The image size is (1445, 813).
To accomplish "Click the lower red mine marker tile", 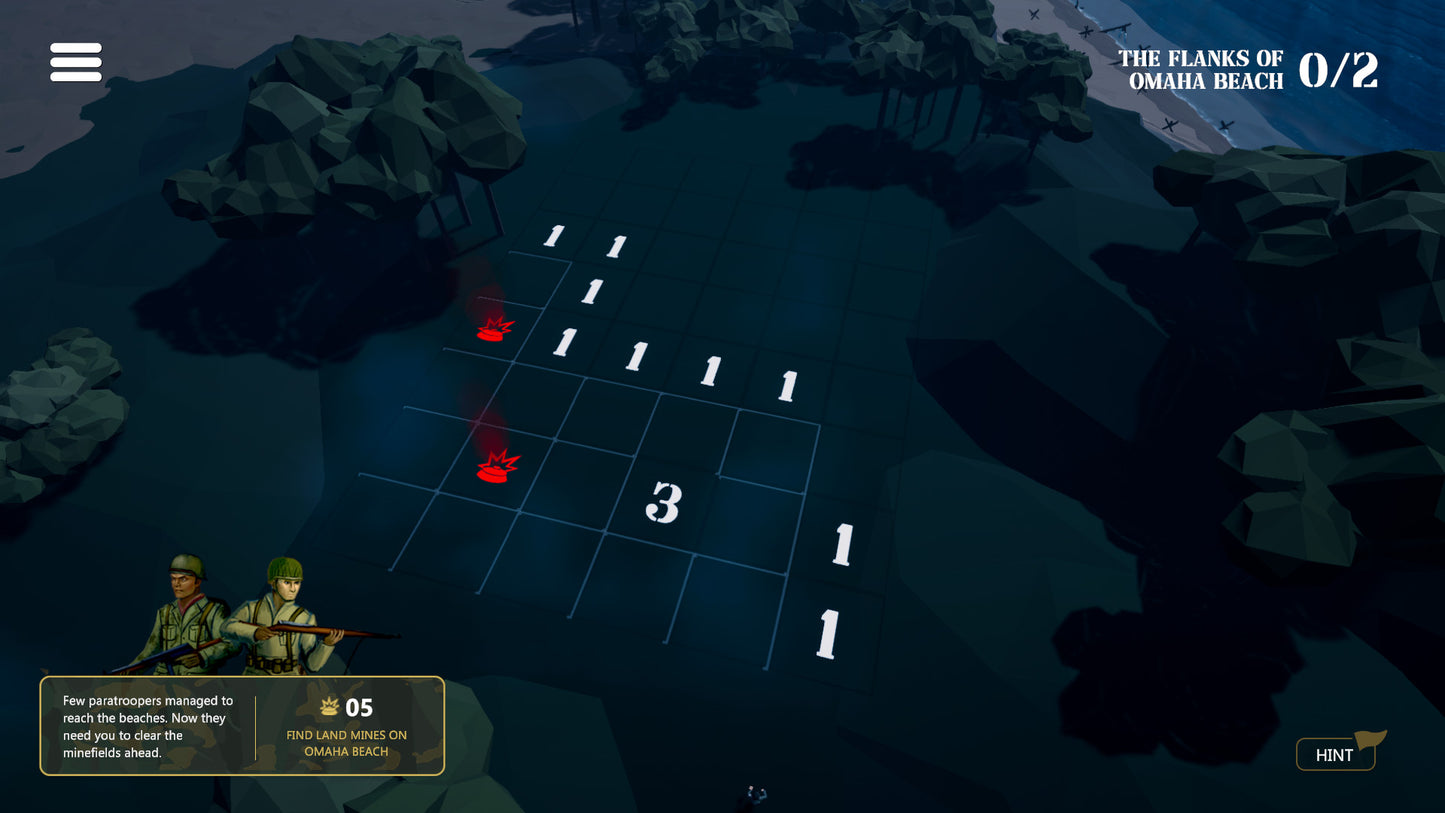I will (497, 466).
